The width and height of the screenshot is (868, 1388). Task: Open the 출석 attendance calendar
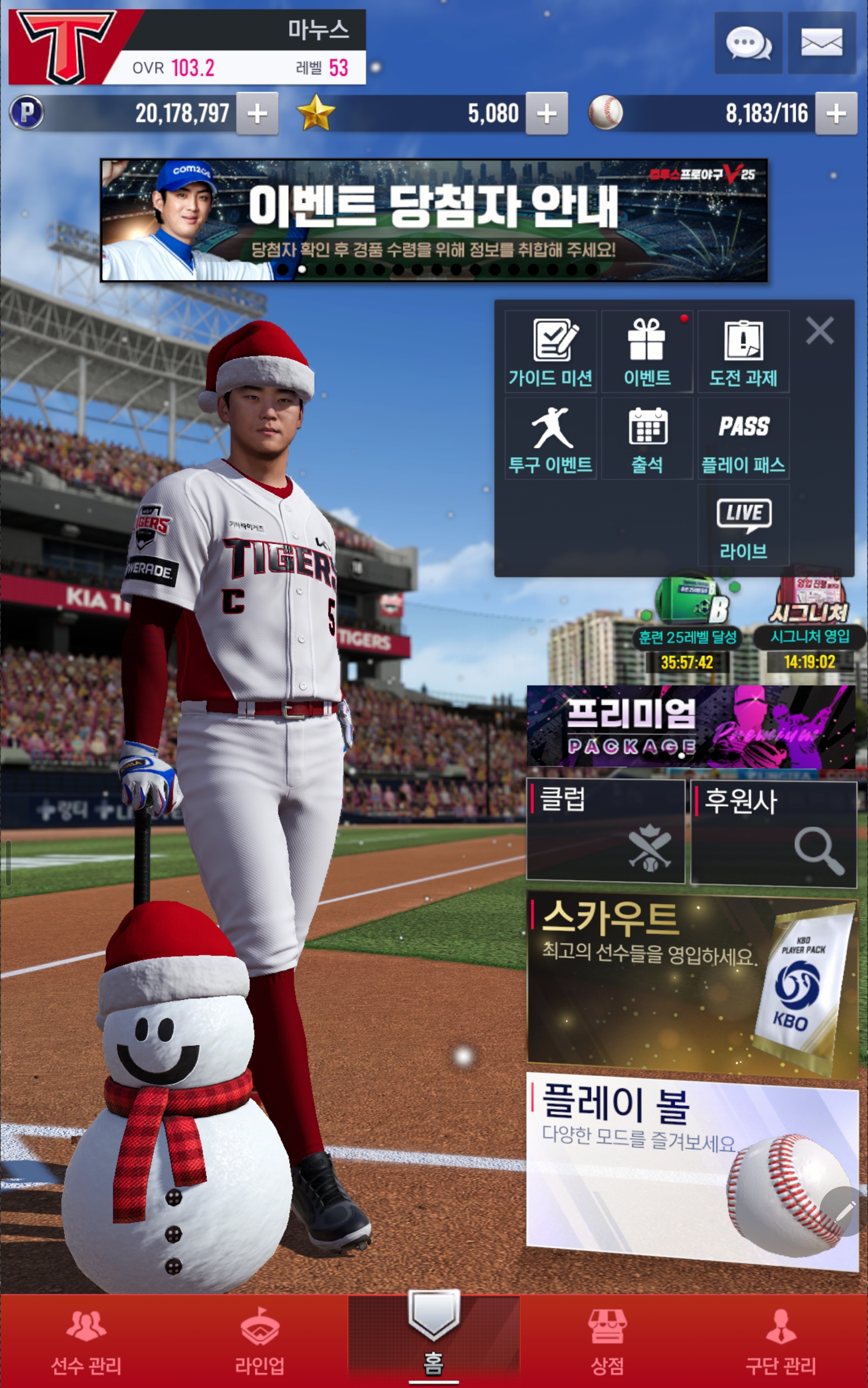click(647, 439)
